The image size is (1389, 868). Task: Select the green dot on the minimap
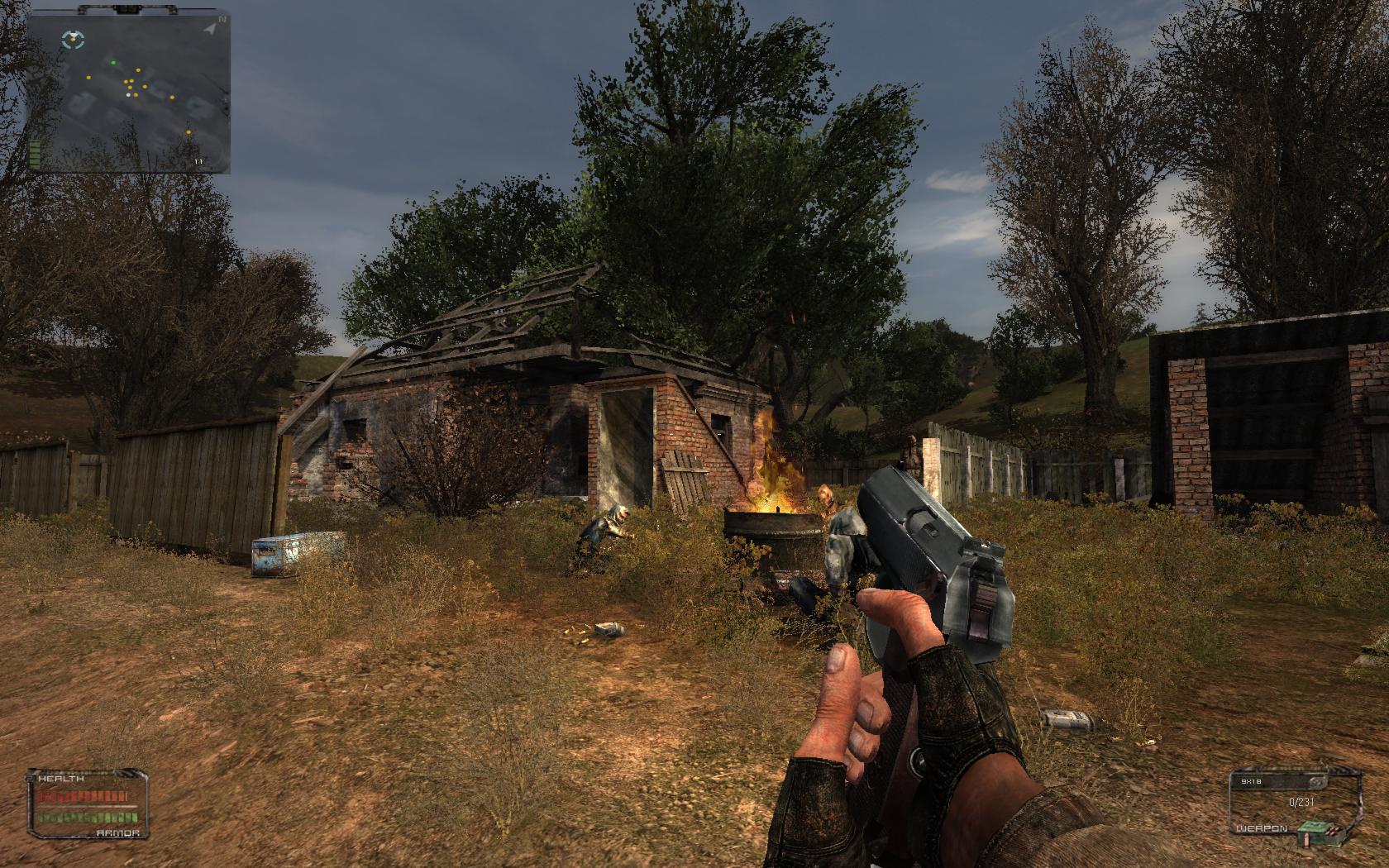click(113, 62)
